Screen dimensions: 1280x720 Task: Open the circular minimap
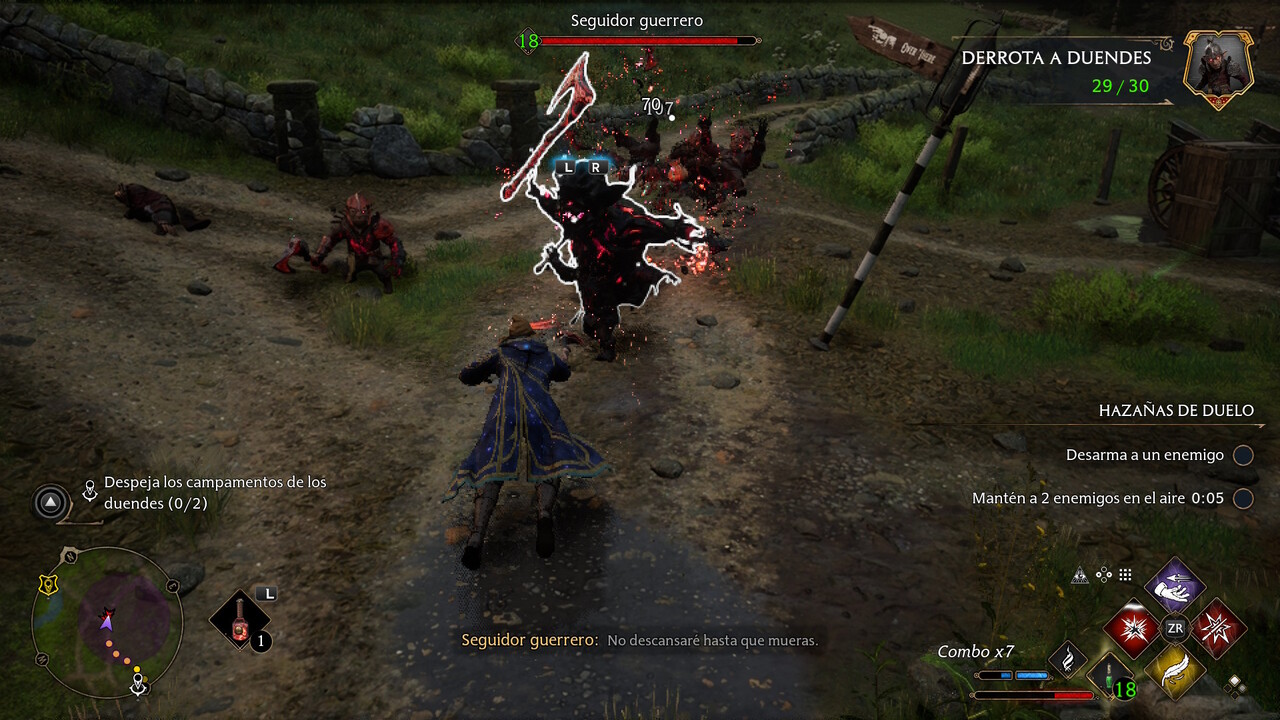107,622
